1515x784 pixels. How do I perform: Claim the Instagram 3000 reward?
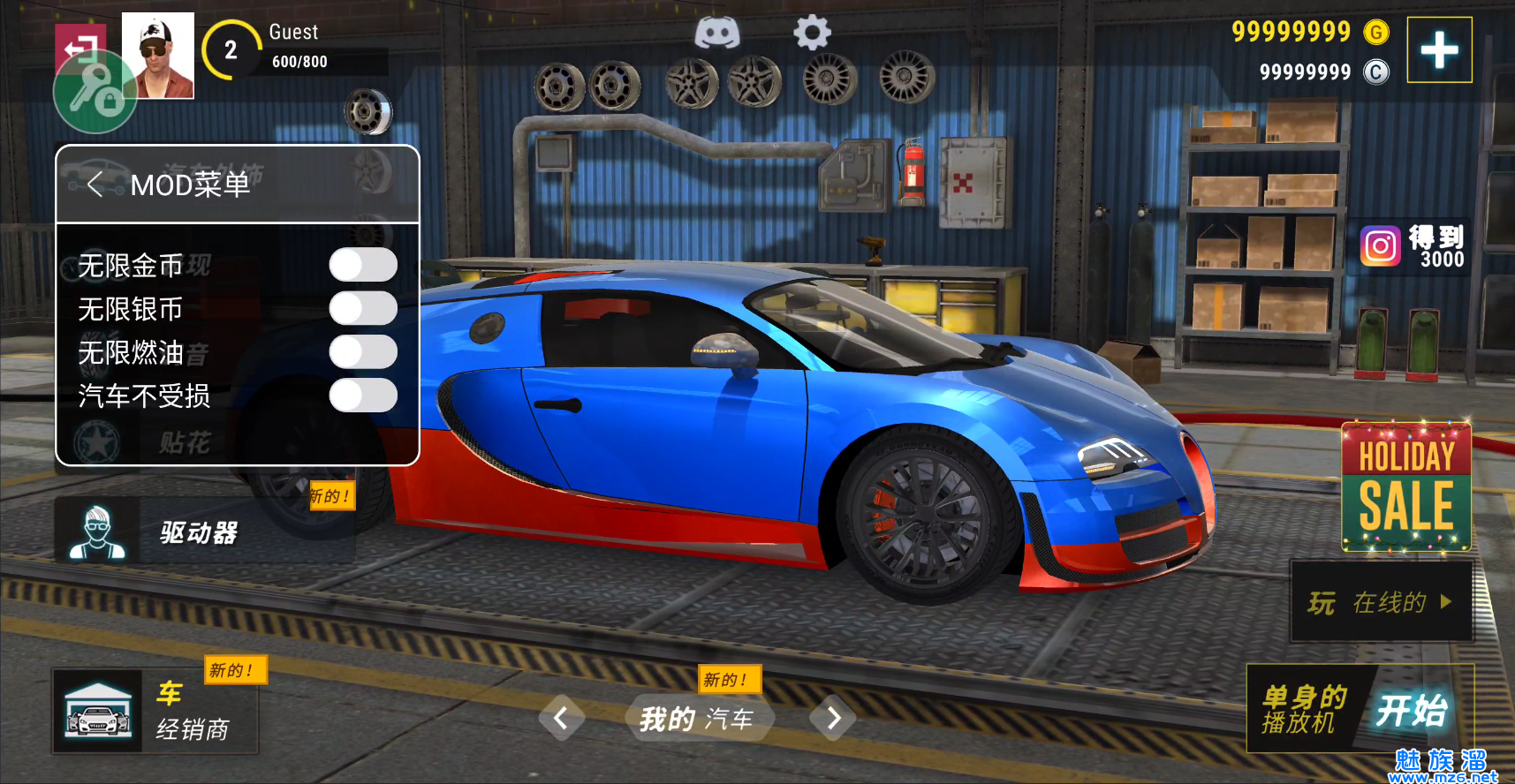(x=1413, y=246)
